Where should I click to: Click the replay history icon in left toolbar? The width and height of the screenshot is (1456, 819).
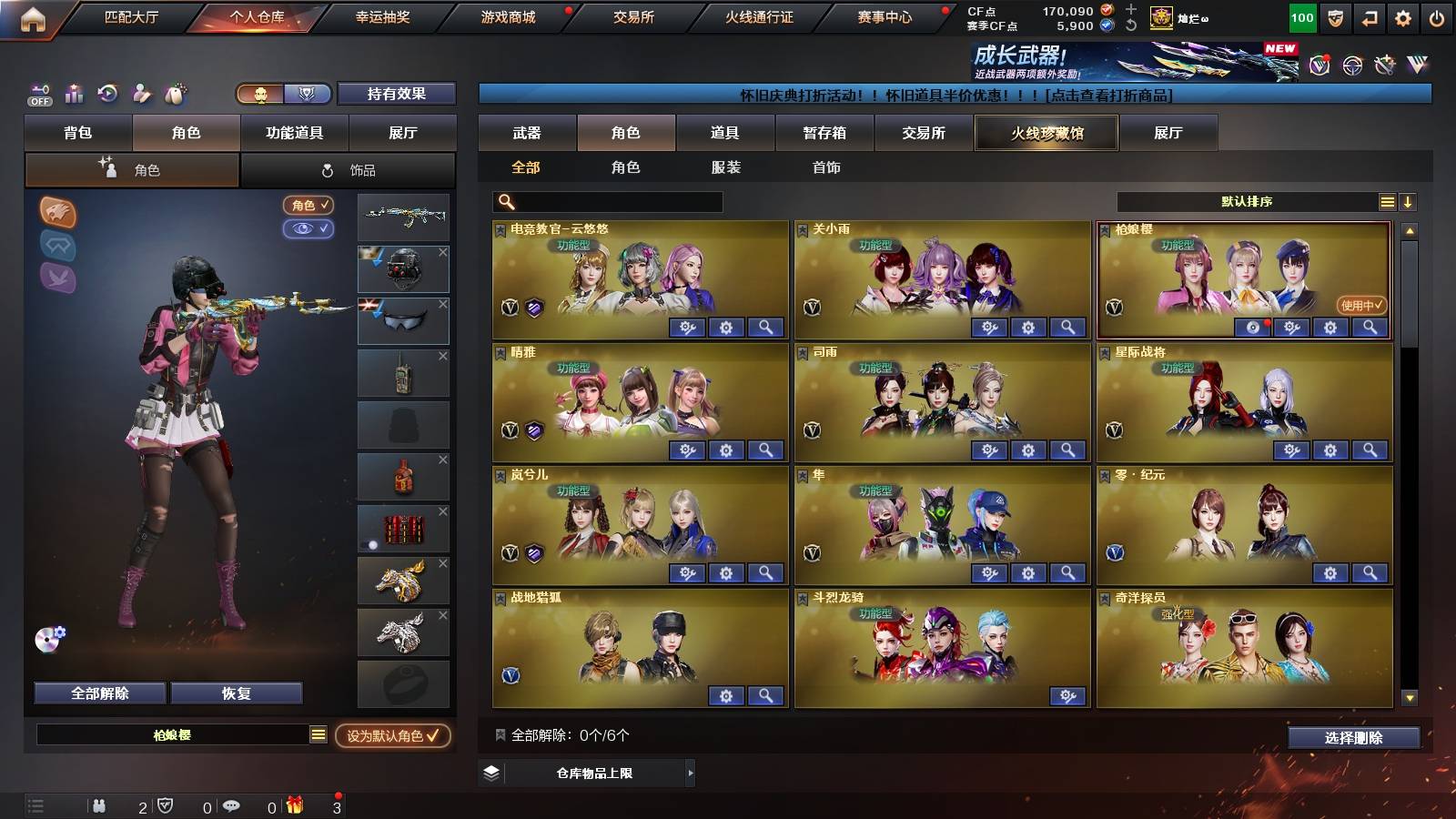(107, 91)
